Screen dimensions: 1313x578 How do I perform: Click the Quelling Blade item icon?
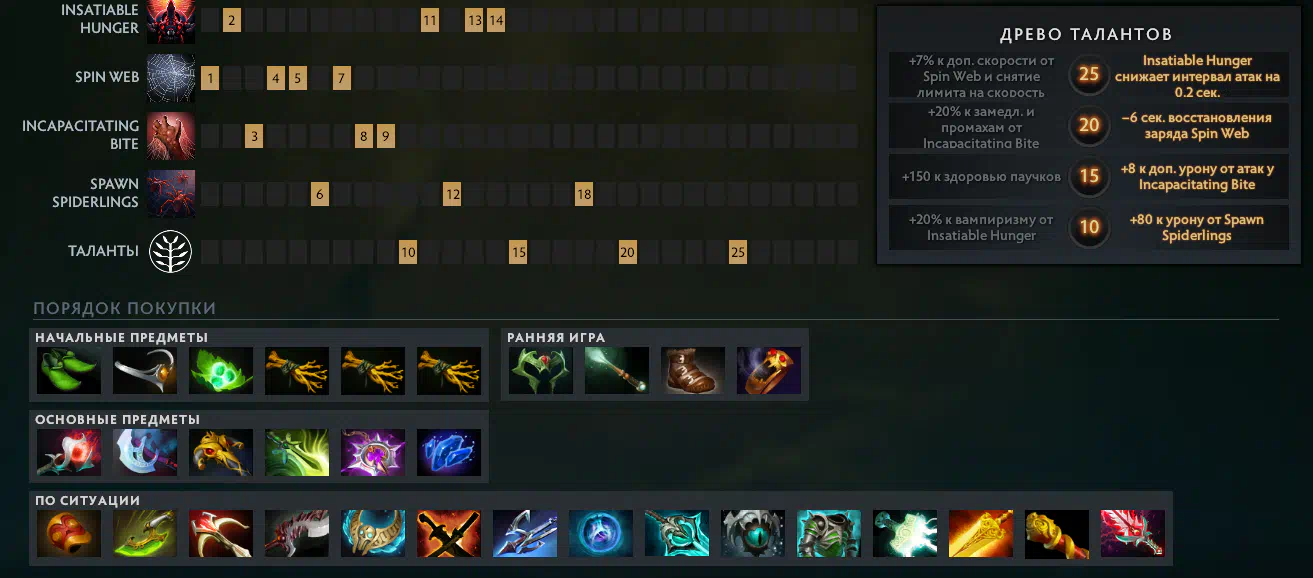tap(145, 371)
